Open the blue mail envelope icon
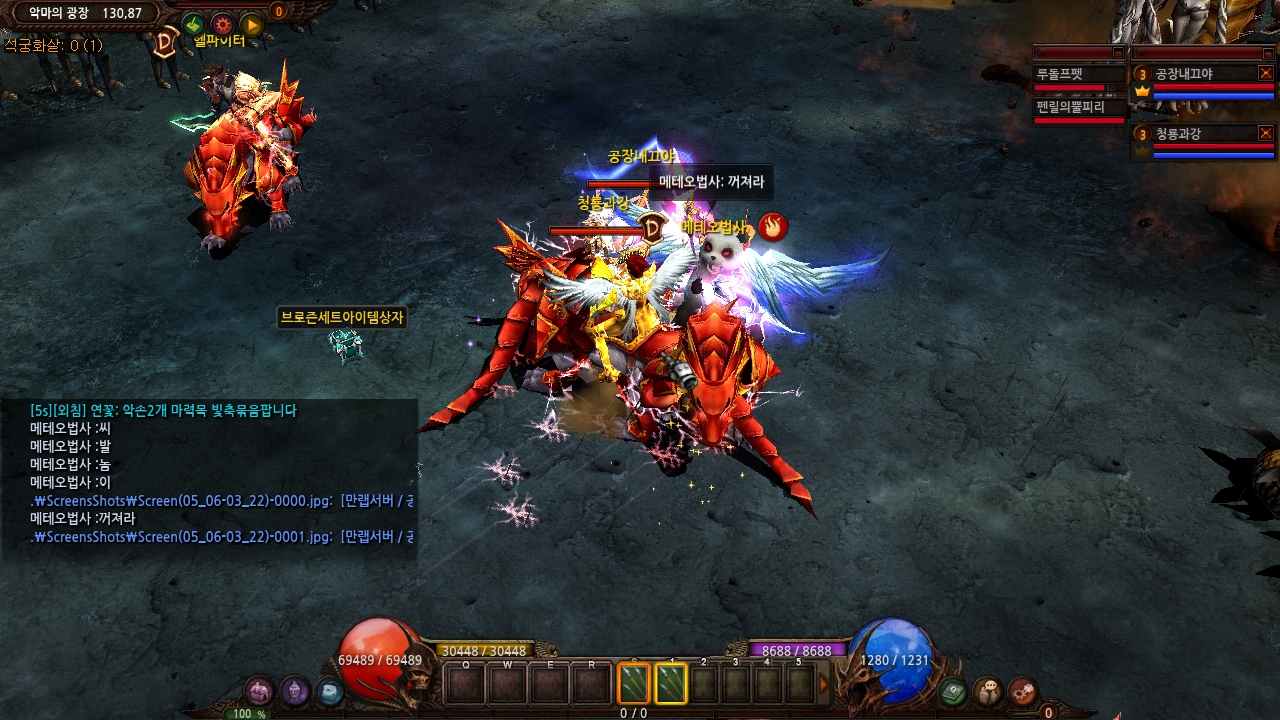The height and width of the screenshot is (720, 1280). (329, 691)
